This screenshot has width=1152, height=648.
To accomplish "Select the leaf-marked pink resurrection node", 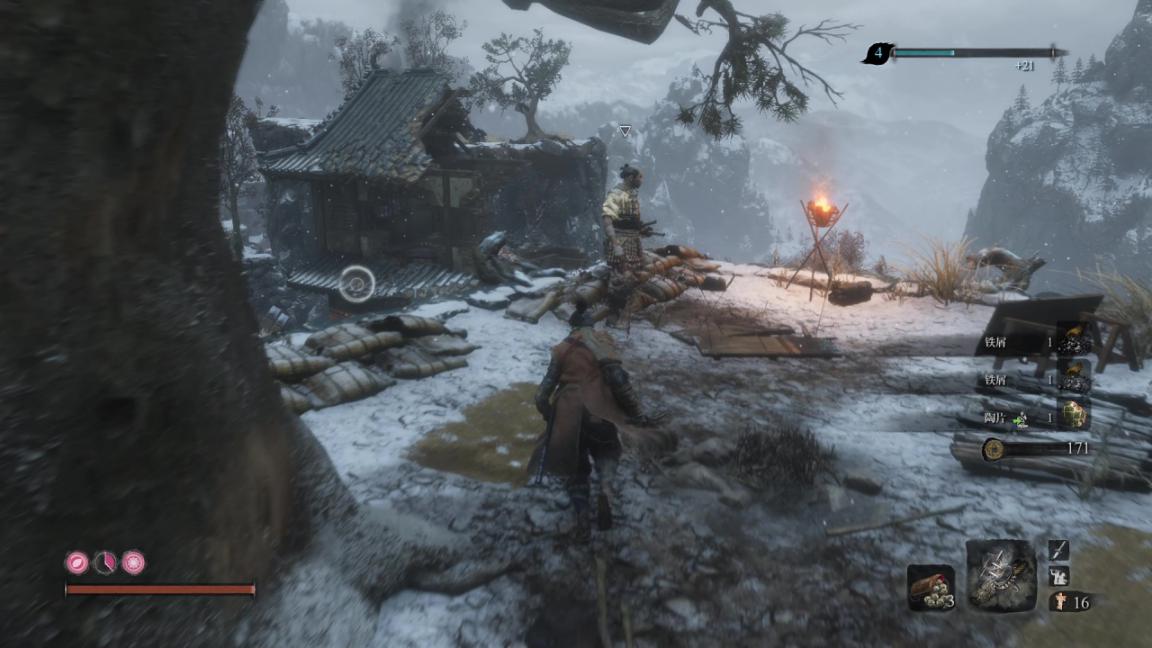I will click(77, 563).
